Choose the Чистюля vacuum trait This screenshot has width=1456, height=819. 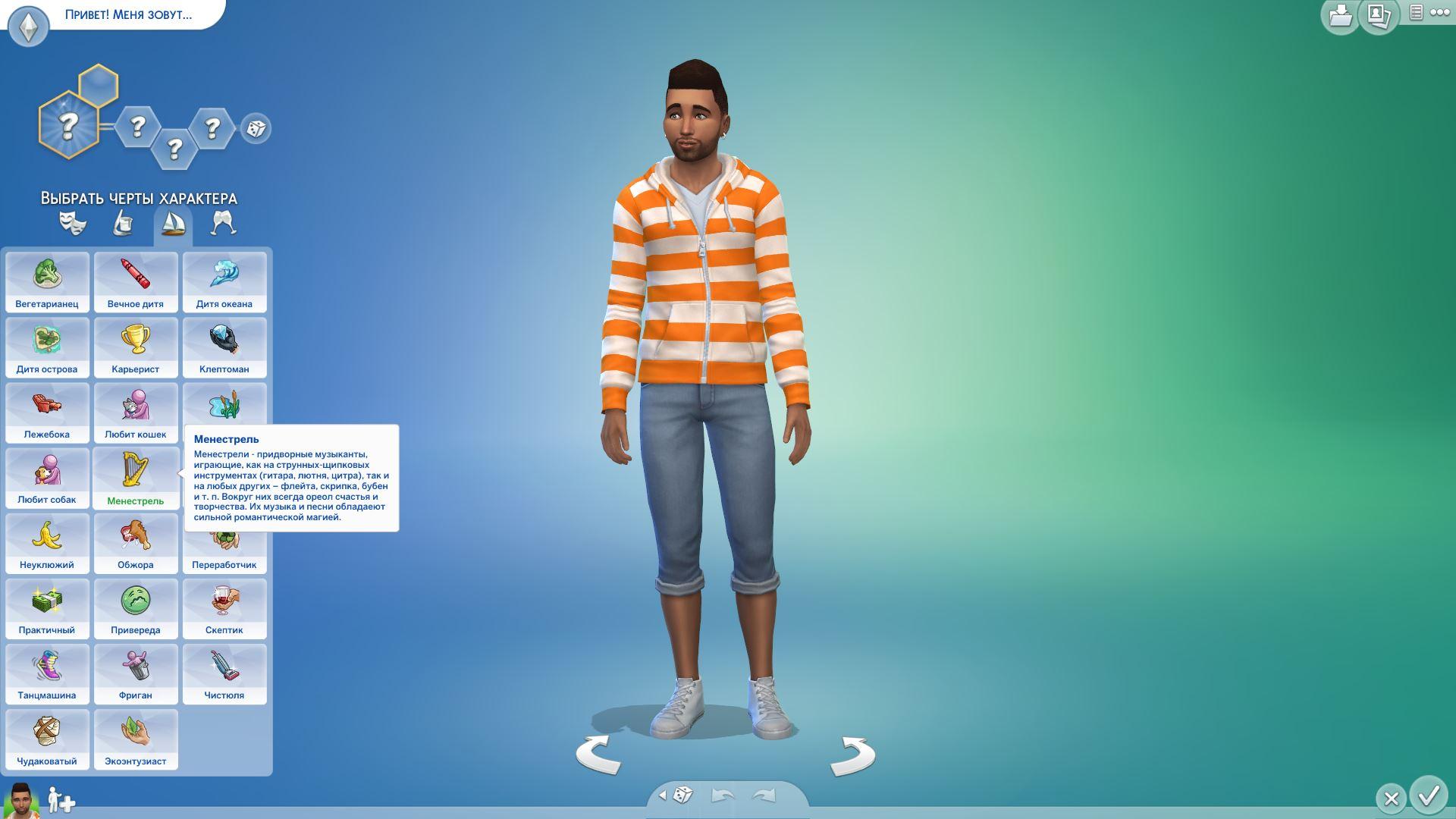[224, 673]
